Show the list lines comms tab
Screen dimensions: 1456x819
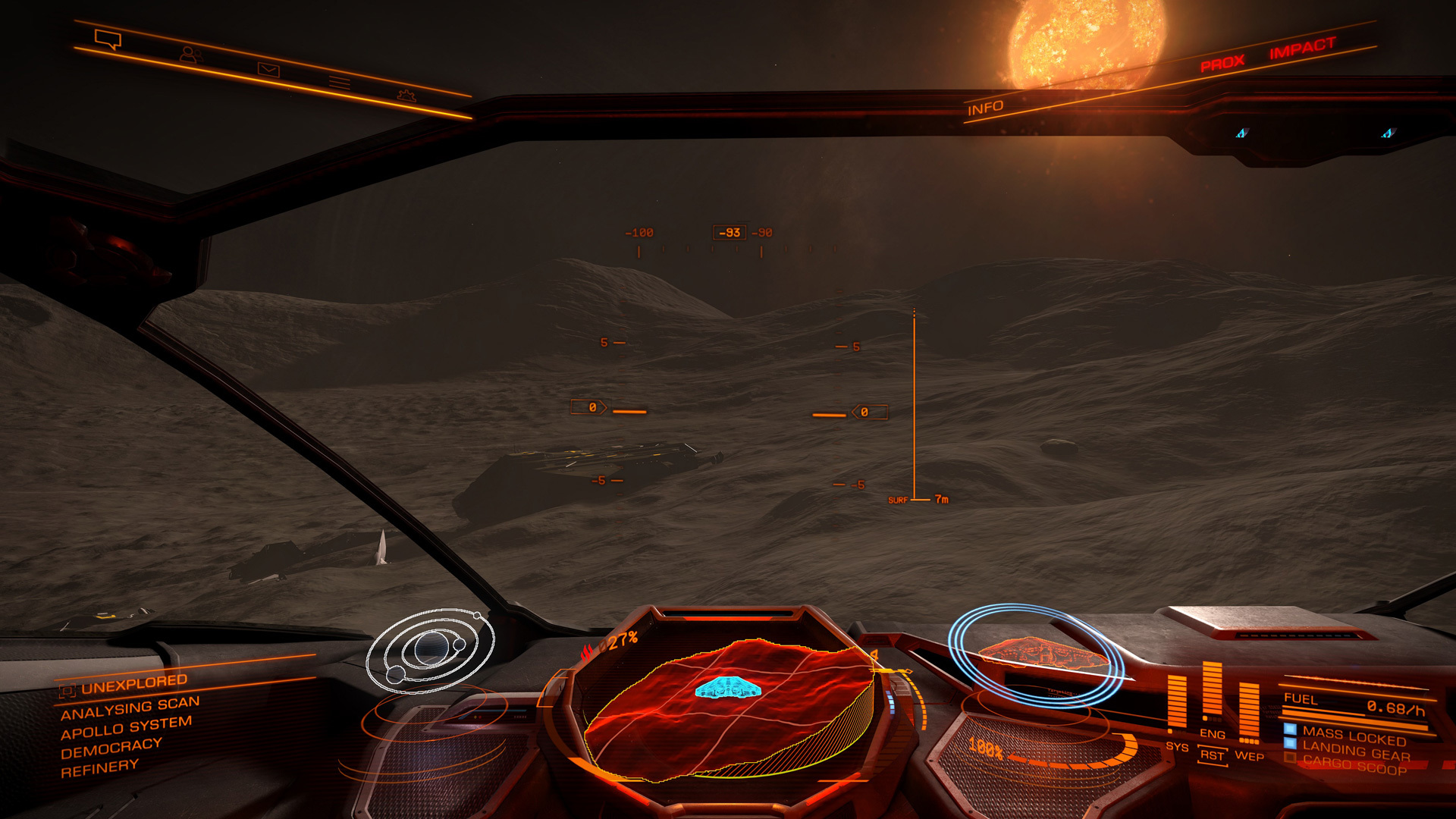(x=339, y=82)
